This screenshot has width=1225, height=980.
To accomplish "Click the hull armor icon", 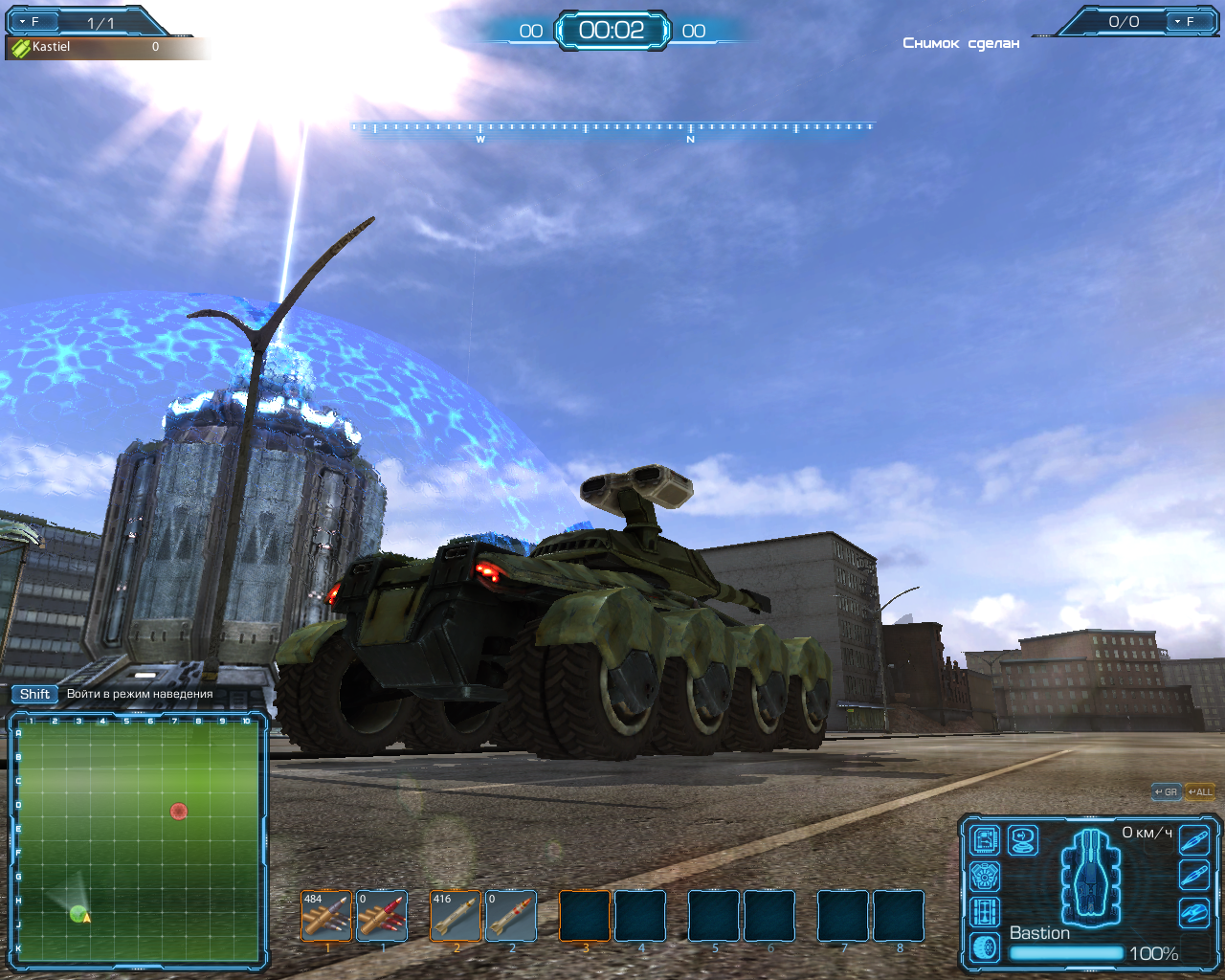I will click(1193, 912).
